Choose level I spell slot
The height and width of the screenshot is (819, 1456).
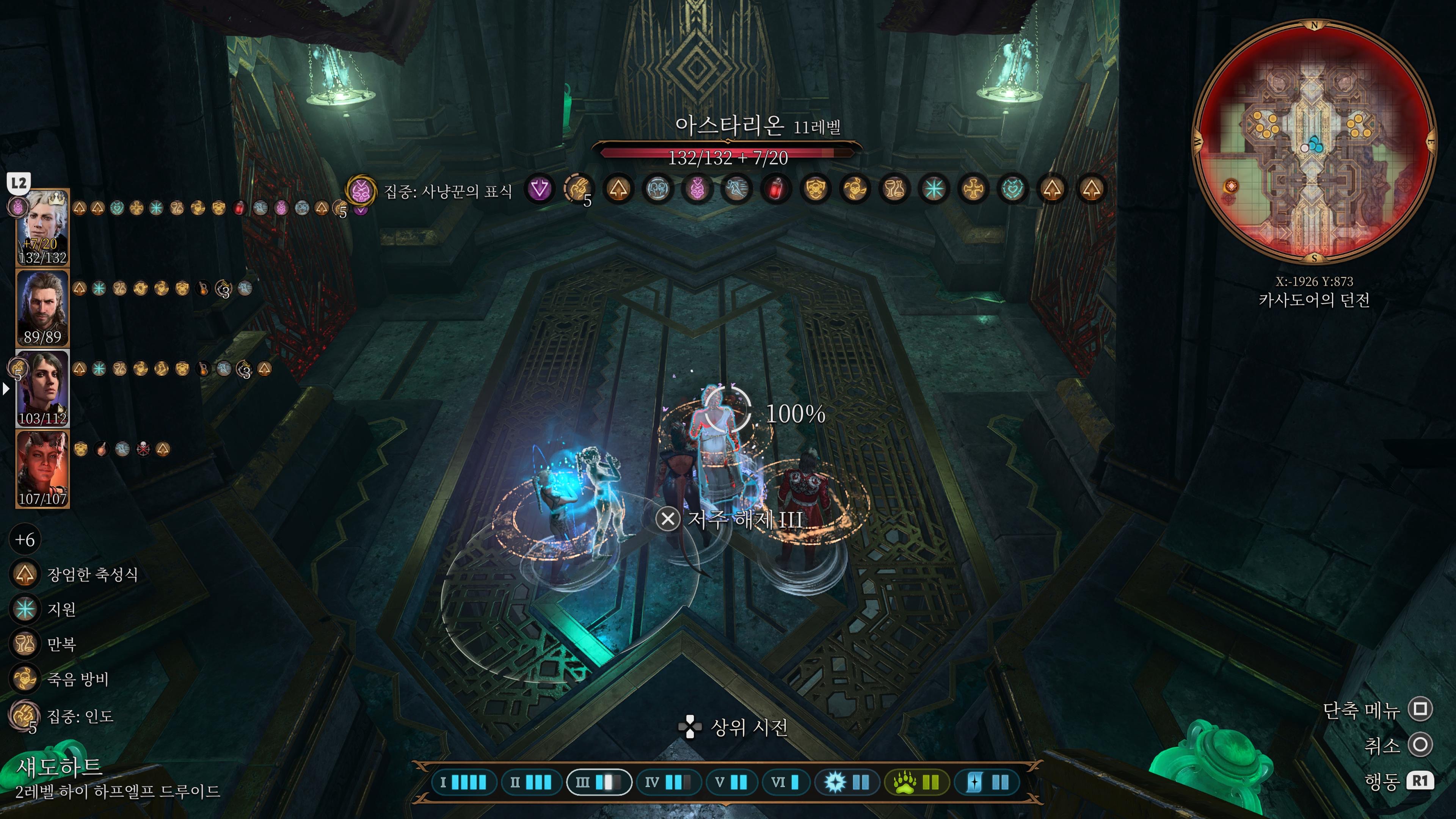tap(463, 782)
